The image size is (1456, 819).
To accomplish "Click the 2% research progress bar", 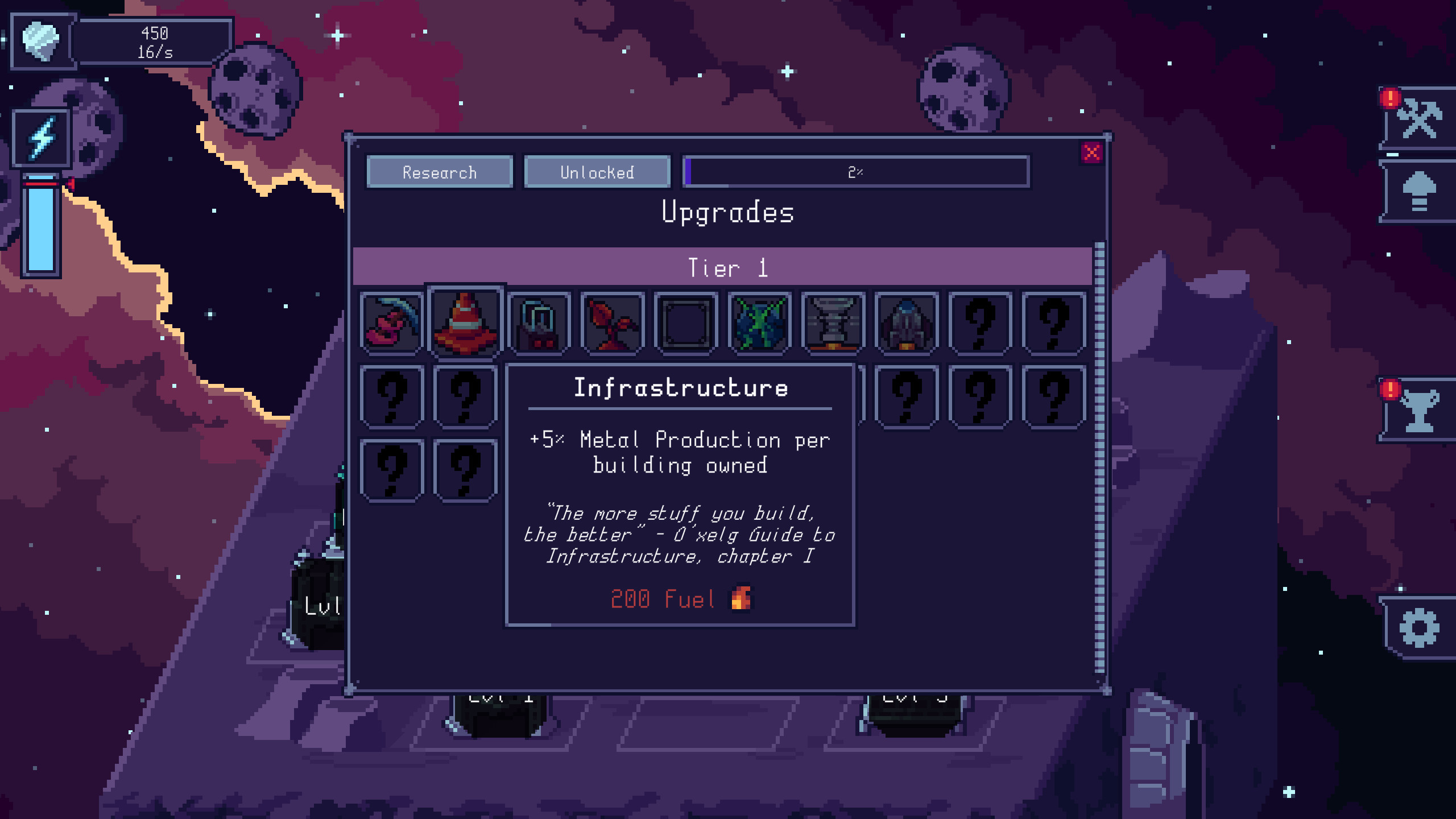I will point(856,172).
